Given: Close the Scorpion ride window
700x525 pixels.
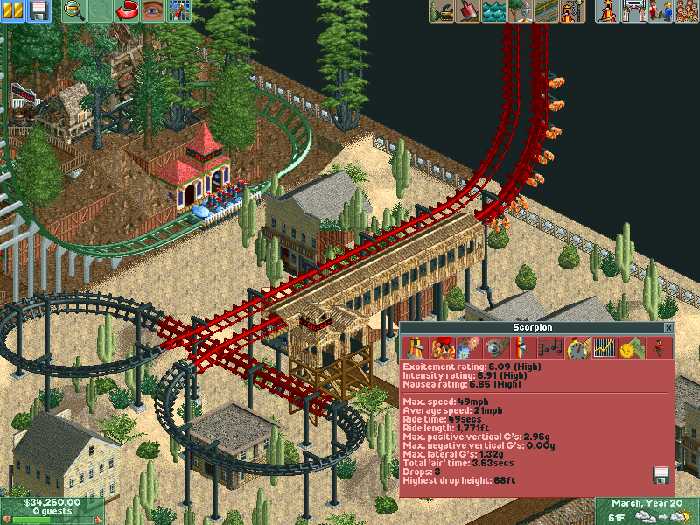Looking at the screenshot, I should [668, 327].
